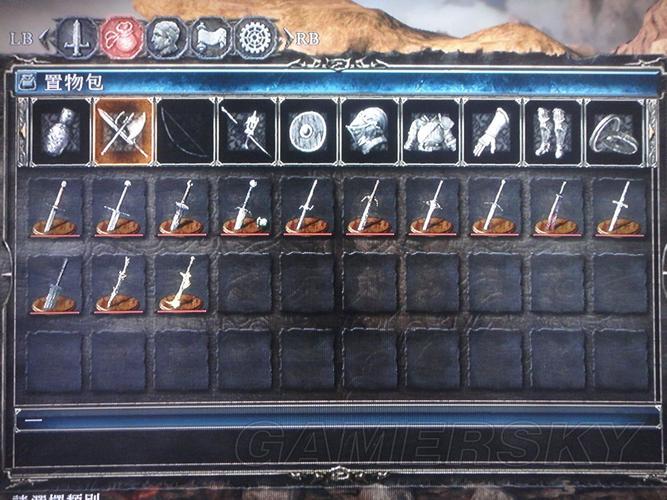The image size is (667, 500).
Task: Show the arrows and bolts category
Action: (246, 131)
